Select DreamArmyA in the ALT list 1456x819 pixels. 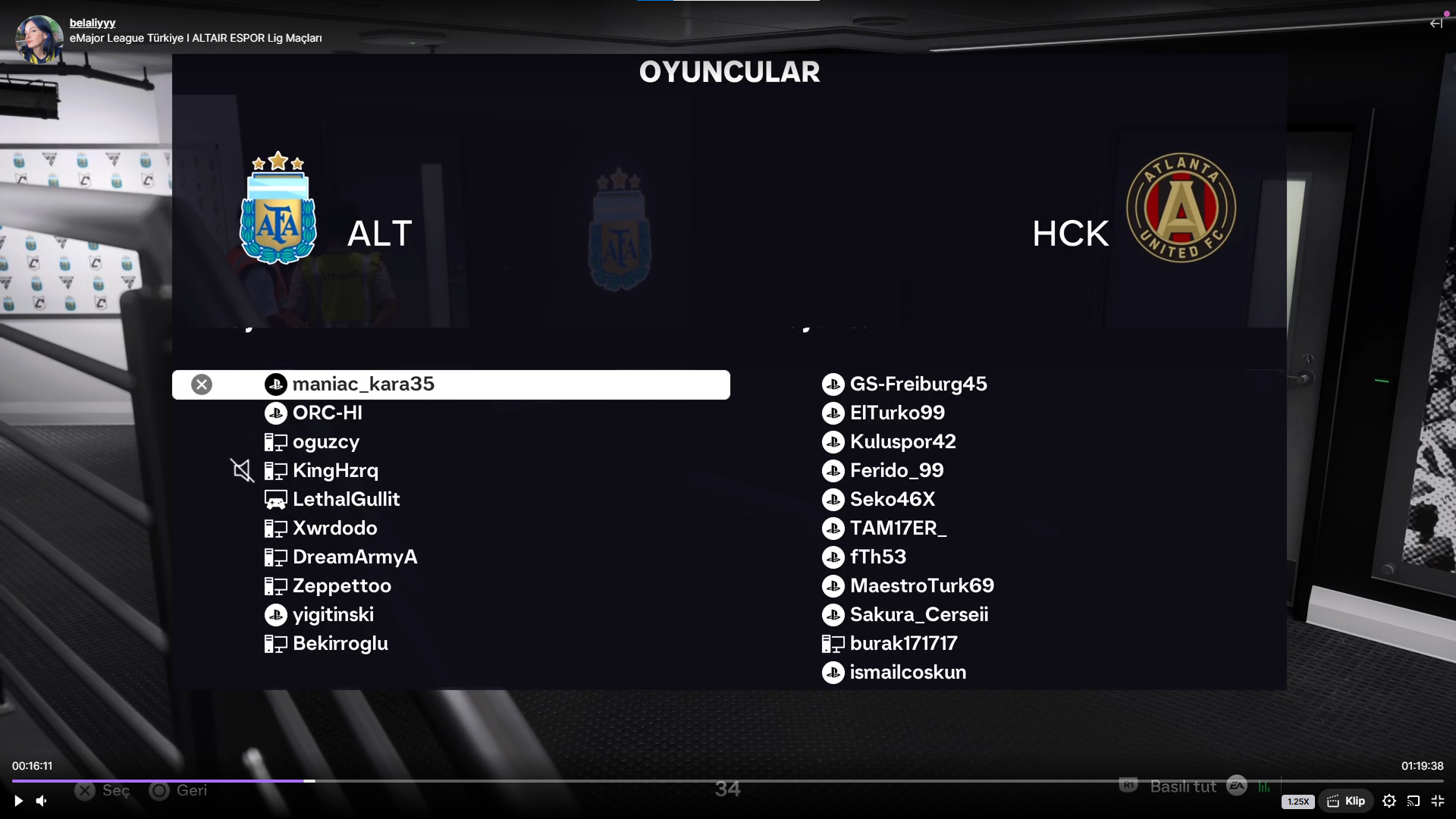pos(355,557)
